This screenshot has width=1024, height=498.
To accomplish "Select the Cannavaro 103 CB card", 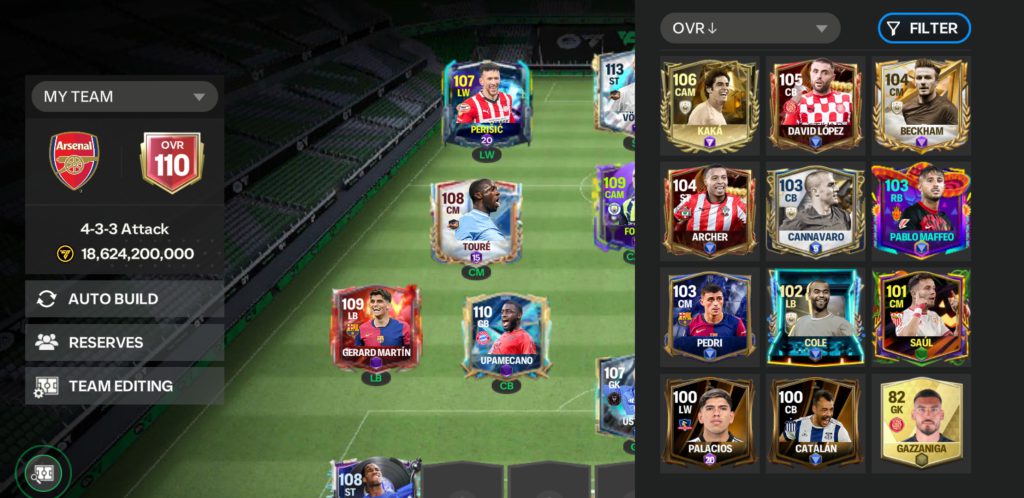I will [x=814, y=211].
